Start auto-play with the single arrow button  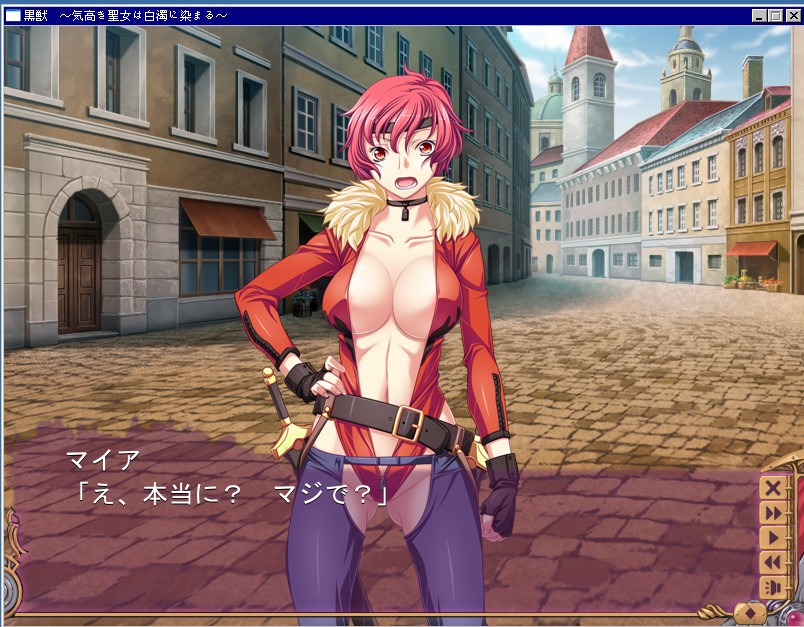pos(772,538)
